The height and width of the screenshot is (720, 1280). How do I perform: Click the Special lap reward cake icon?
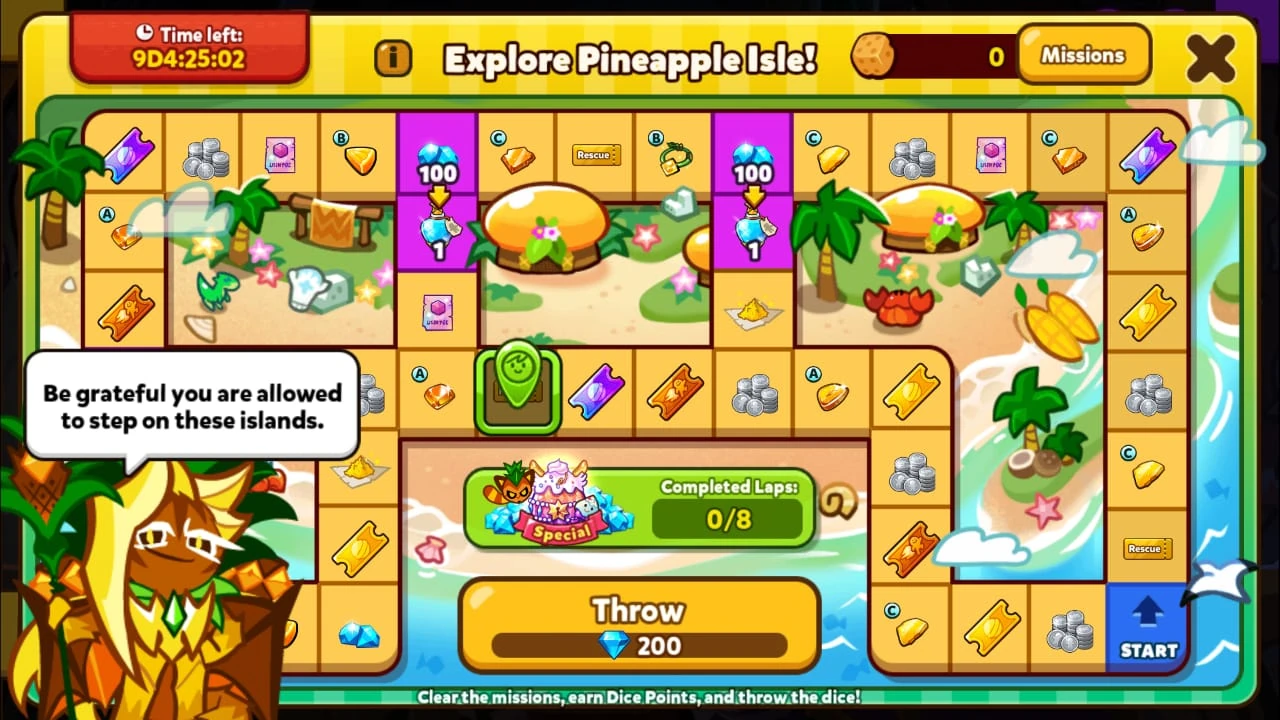(558, 505)
